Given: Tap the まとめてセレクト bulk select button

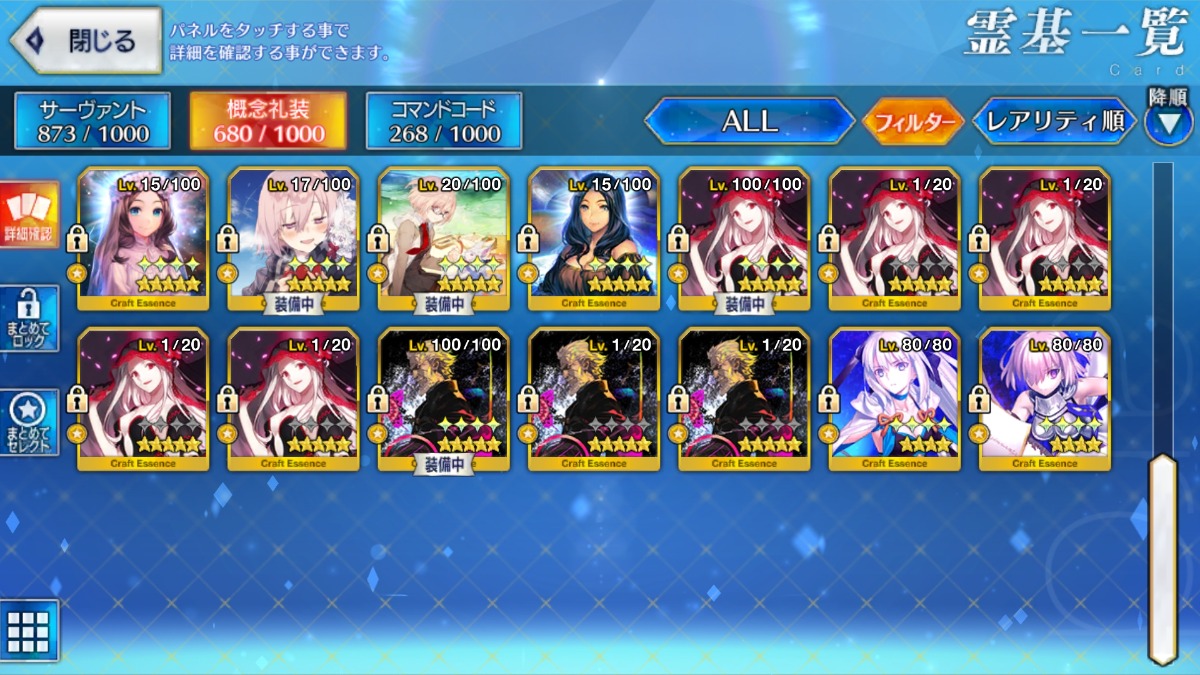Looking at the screenshot, I should tap(29, 422).
